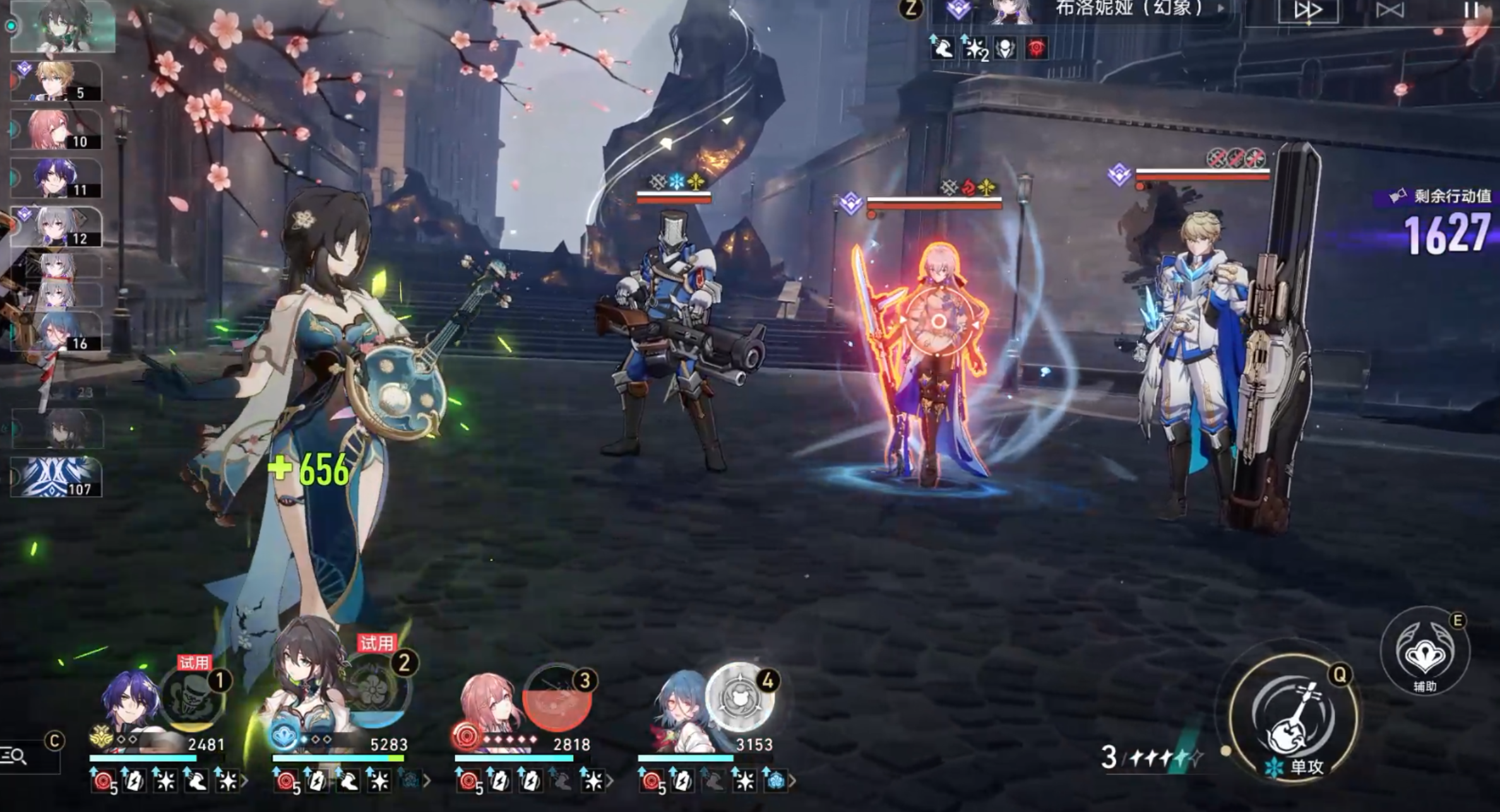This screenshot has width=1500, height=812.
Task: Show the red target debuff on enemy status row
Action: tap(1035, 48)
